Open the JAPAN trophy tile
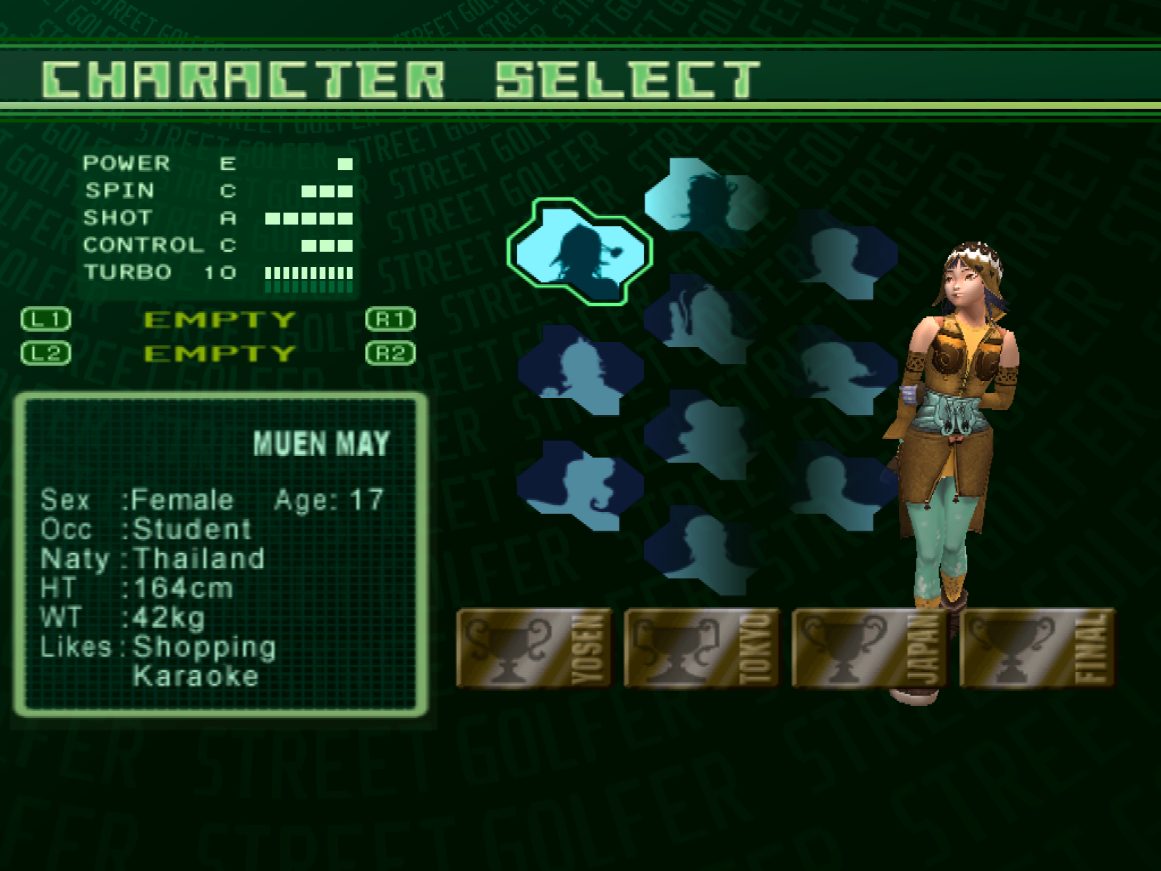Image resolution: width=1161 pixels, height=871 pixels. 870,648
